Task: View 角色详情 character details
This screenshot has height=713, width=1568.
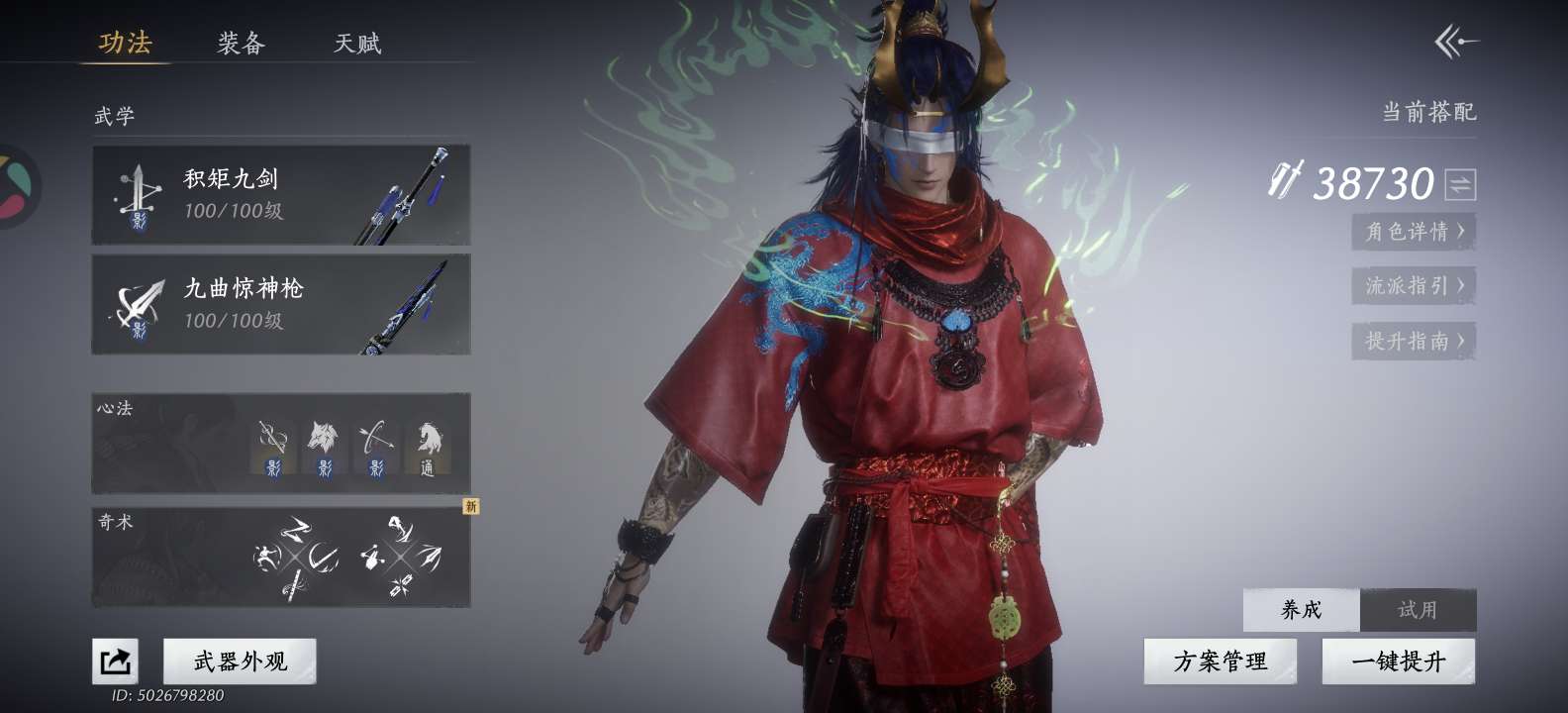Action: point(1414,232)
